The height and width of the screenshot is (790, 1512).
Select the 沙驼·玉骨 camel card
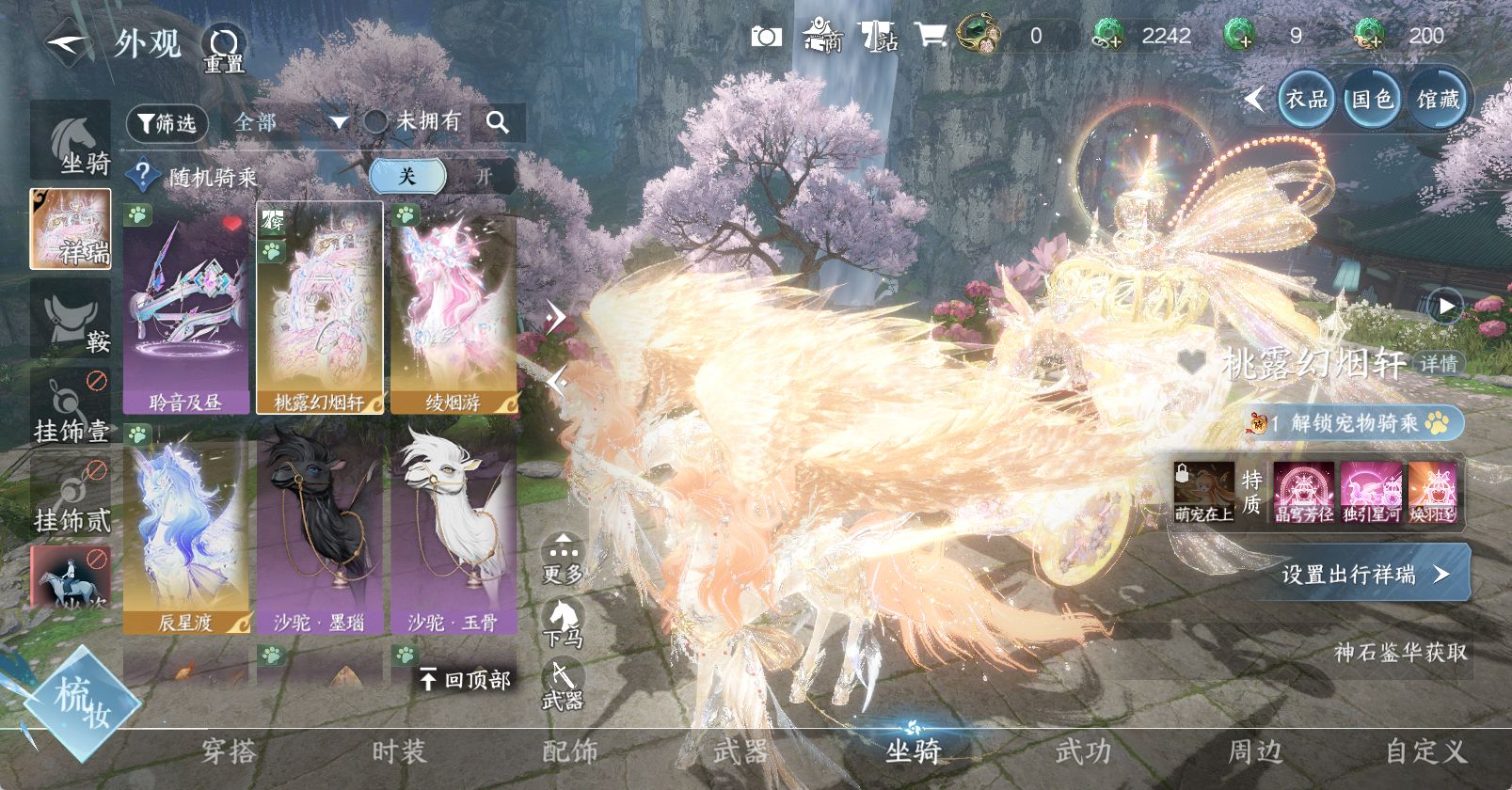coord(454,529)
